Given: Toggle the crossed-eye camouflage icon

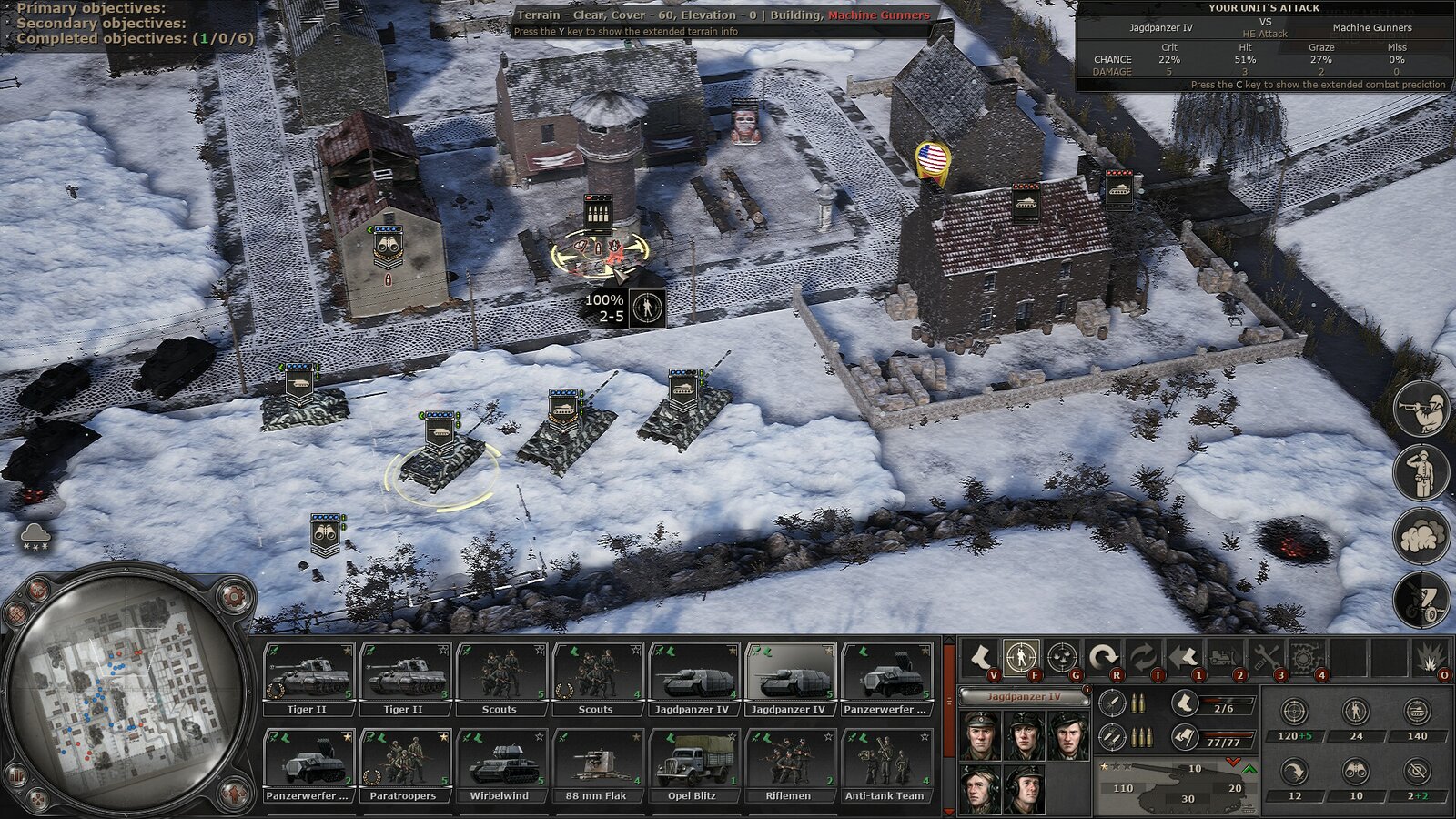Looking at the screenshot, I should (x=1418, y=771).
